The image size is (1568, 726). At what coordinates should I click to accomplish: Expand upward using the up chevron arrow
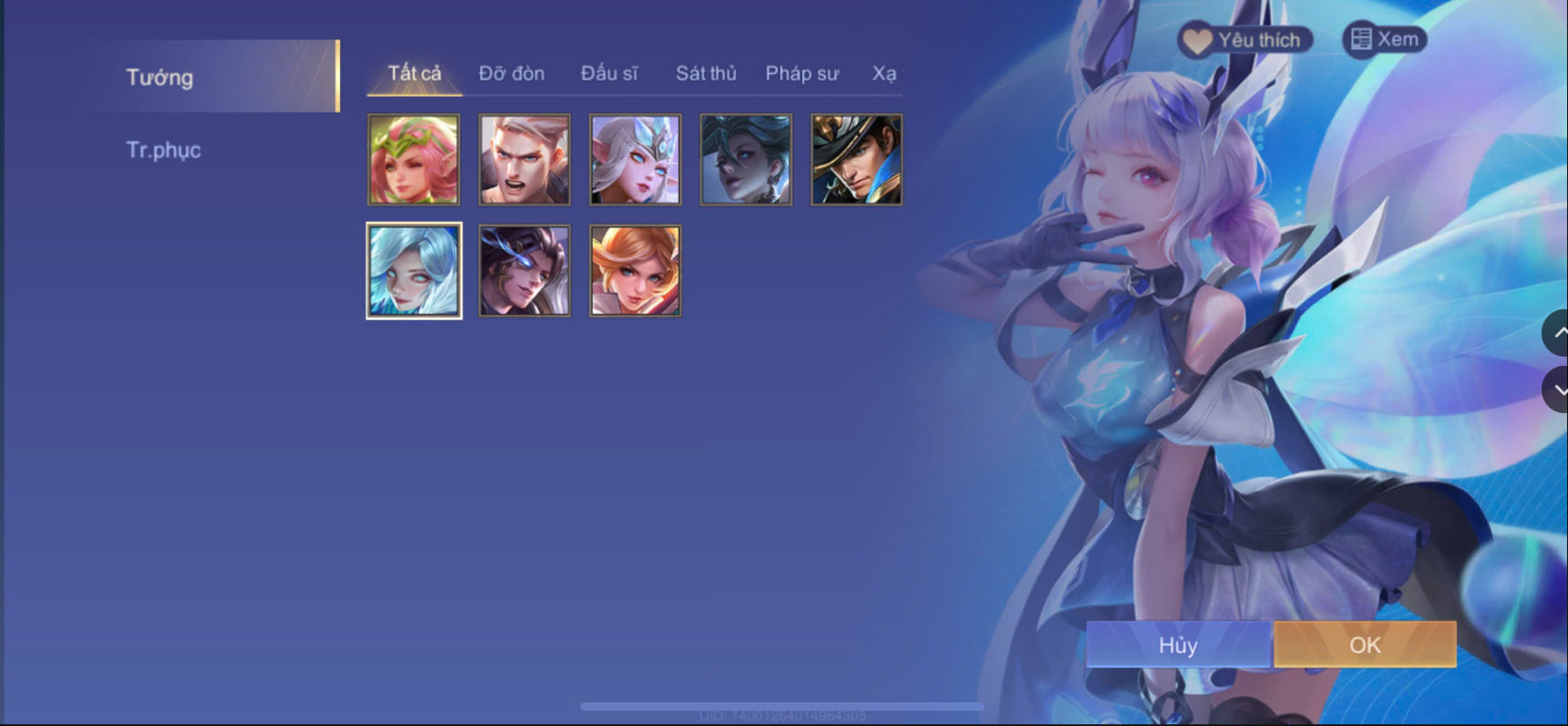(1557, 333)
